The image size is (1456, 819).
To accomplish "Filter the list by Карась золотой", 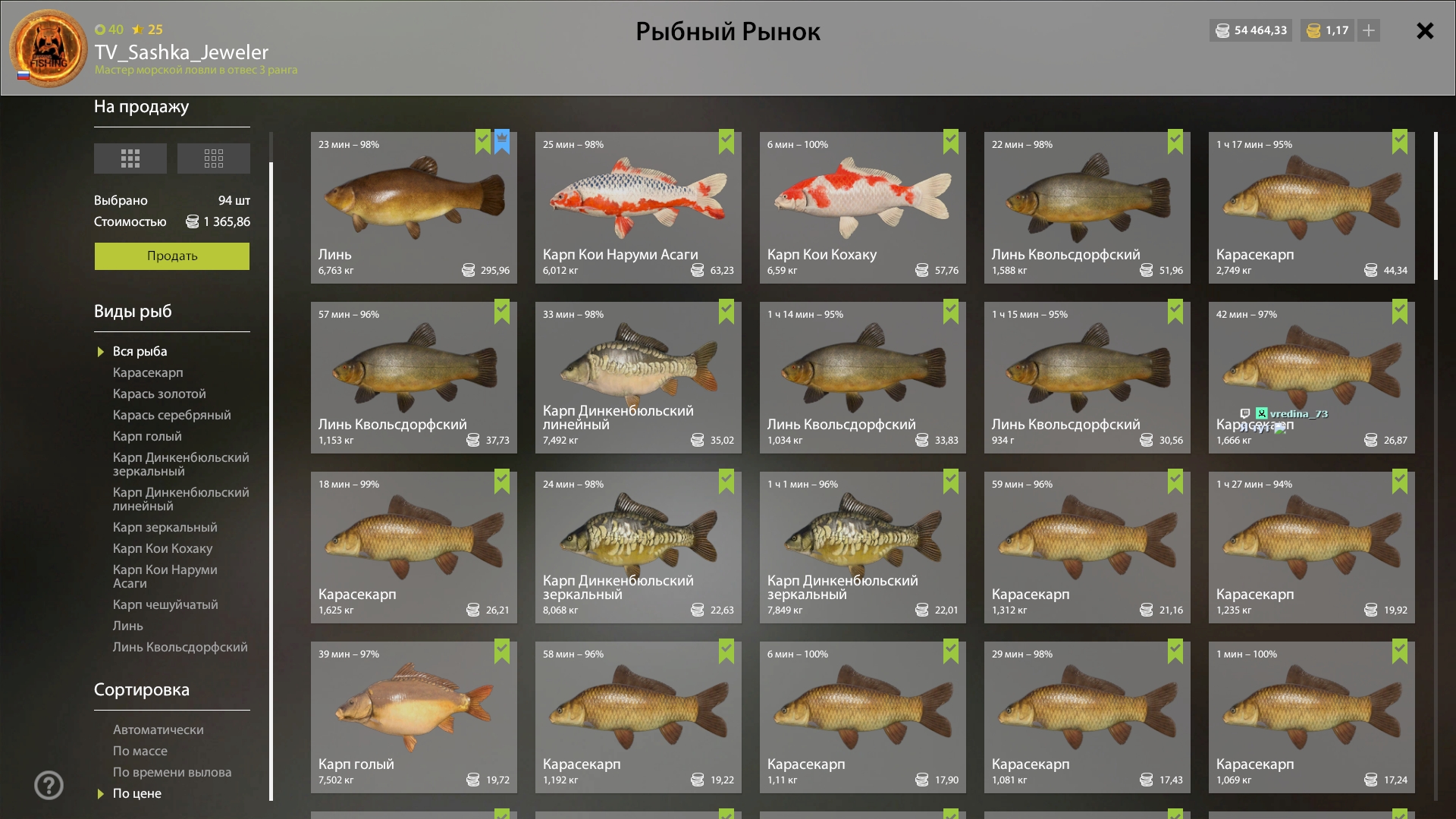I will point(159,394).
